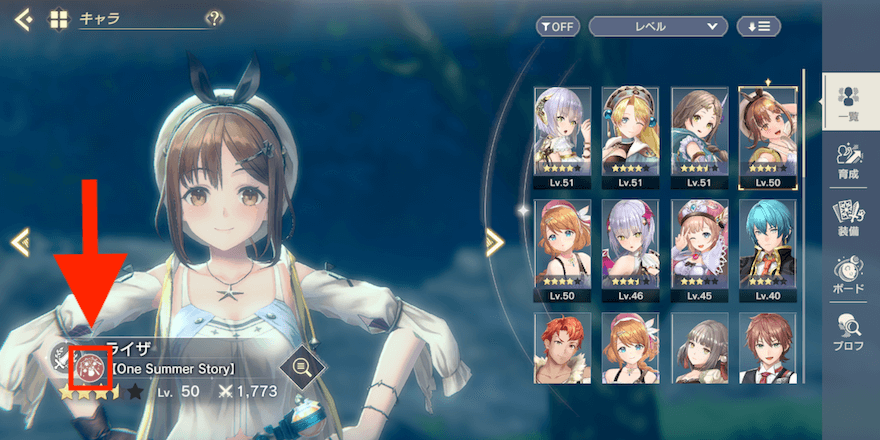Image resolution: width=880 pixels, height=440 pixels.
Task: Show the next character with right arrow
Action: point(494,241)
